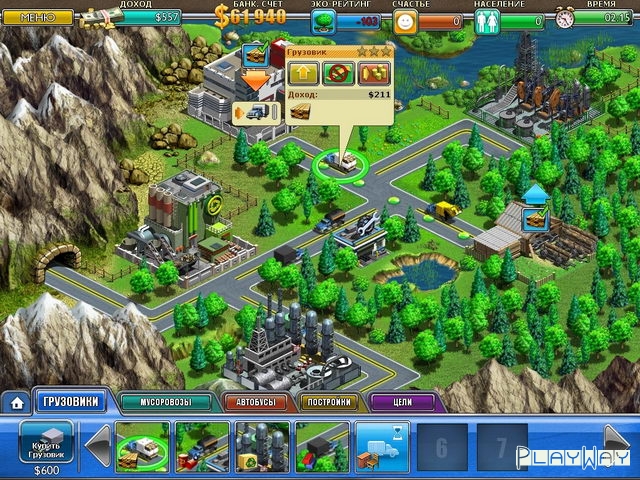640x480 pixels.
Task: Sell the truck using coins button
Action: pos(374,73)
